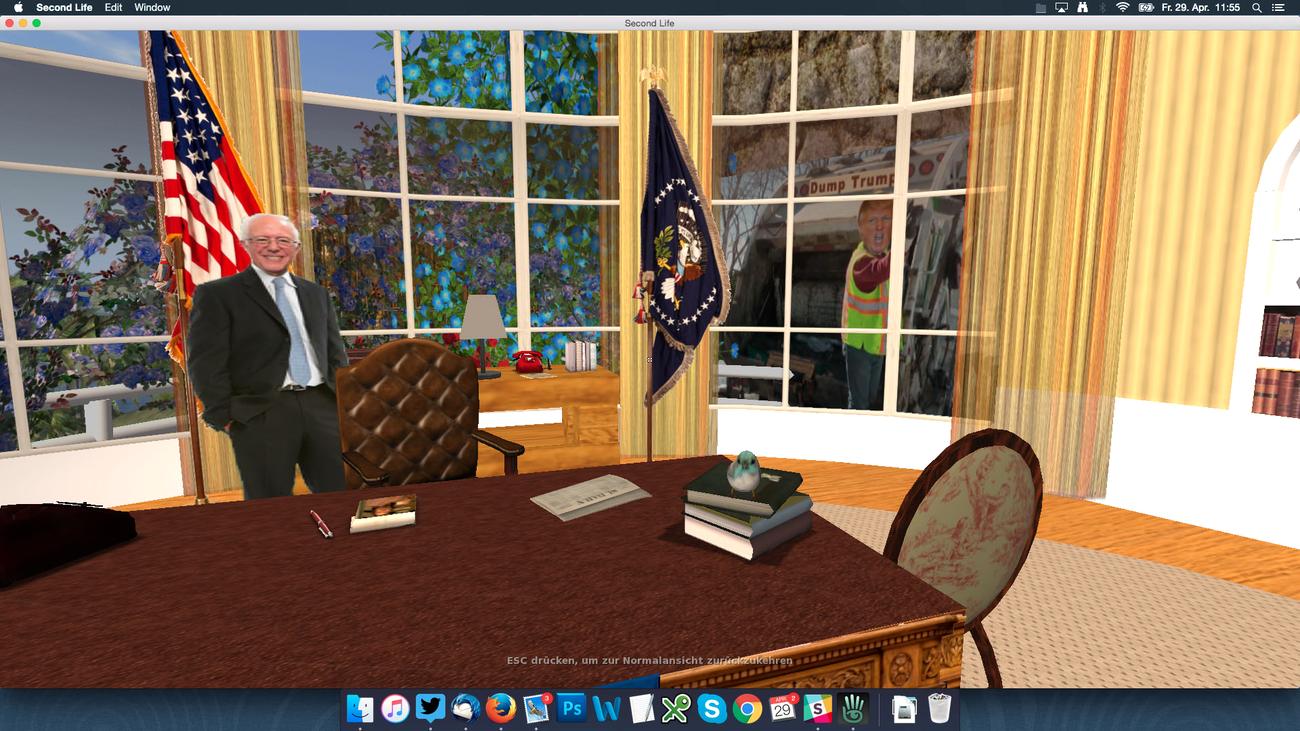This screenshot has height=731, width=1300.
Task: Open the Edit menu
Action: 113,7
